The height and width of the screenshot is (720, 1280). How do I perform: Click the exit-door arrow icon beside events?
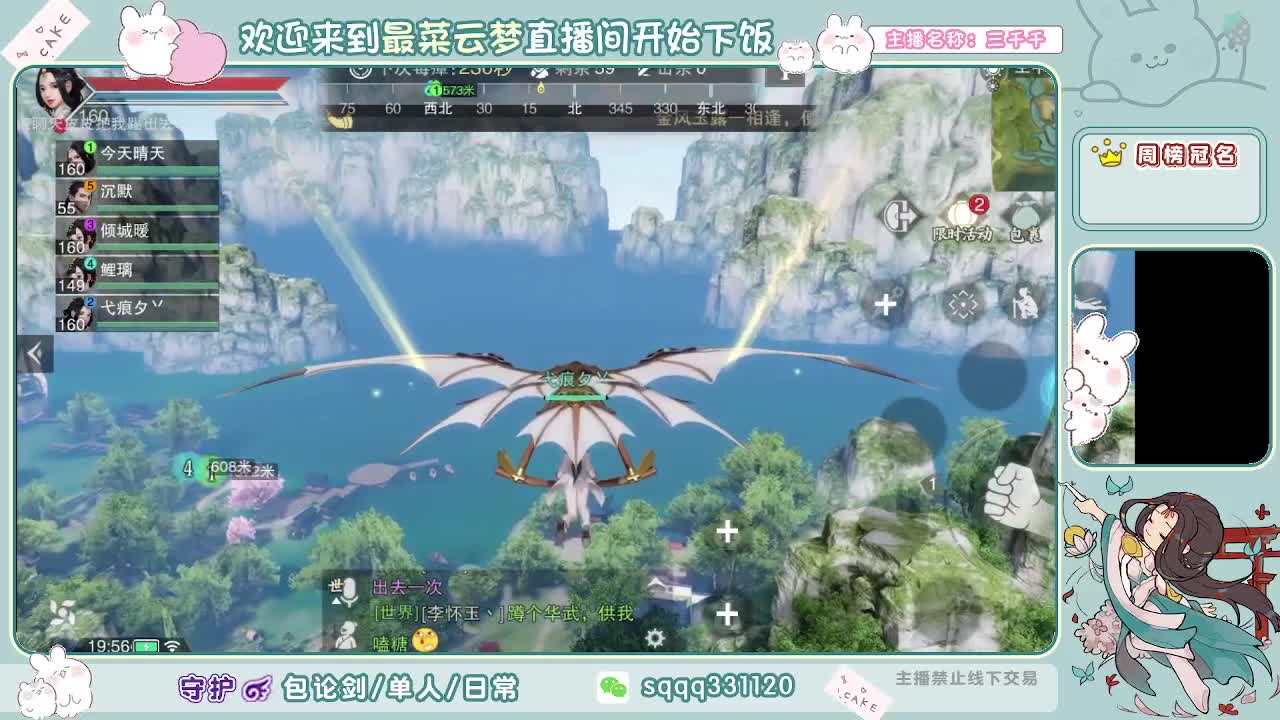tap(901, 215)
